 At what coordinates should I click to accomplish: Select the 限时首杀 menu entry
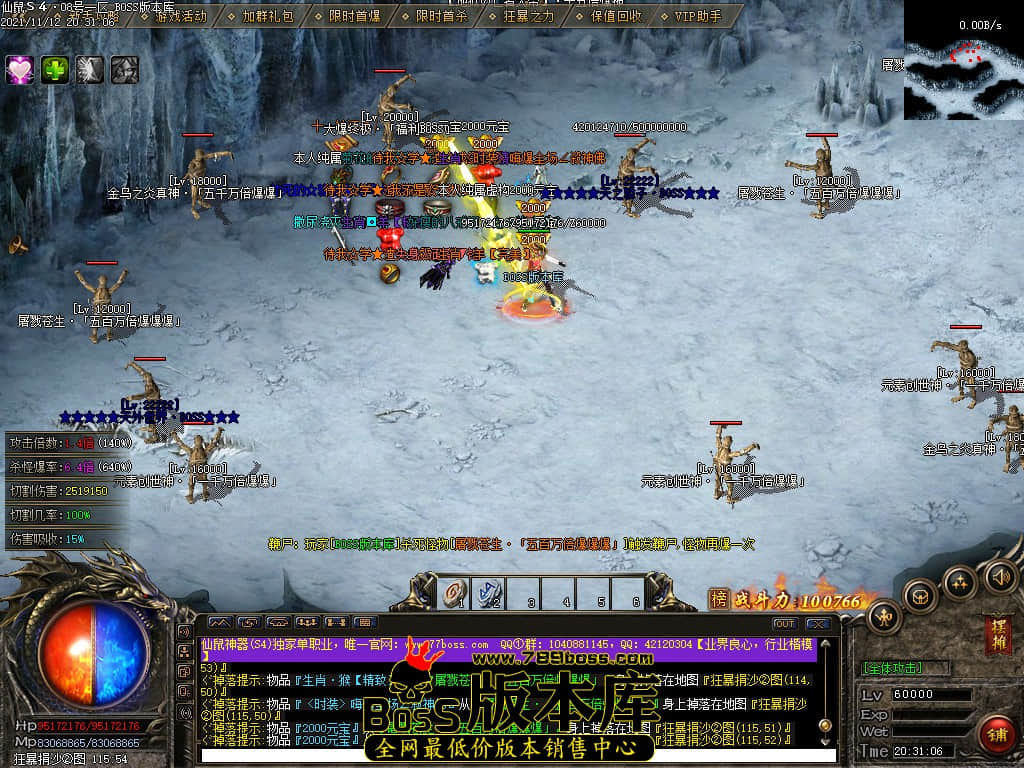click(441, 16)
